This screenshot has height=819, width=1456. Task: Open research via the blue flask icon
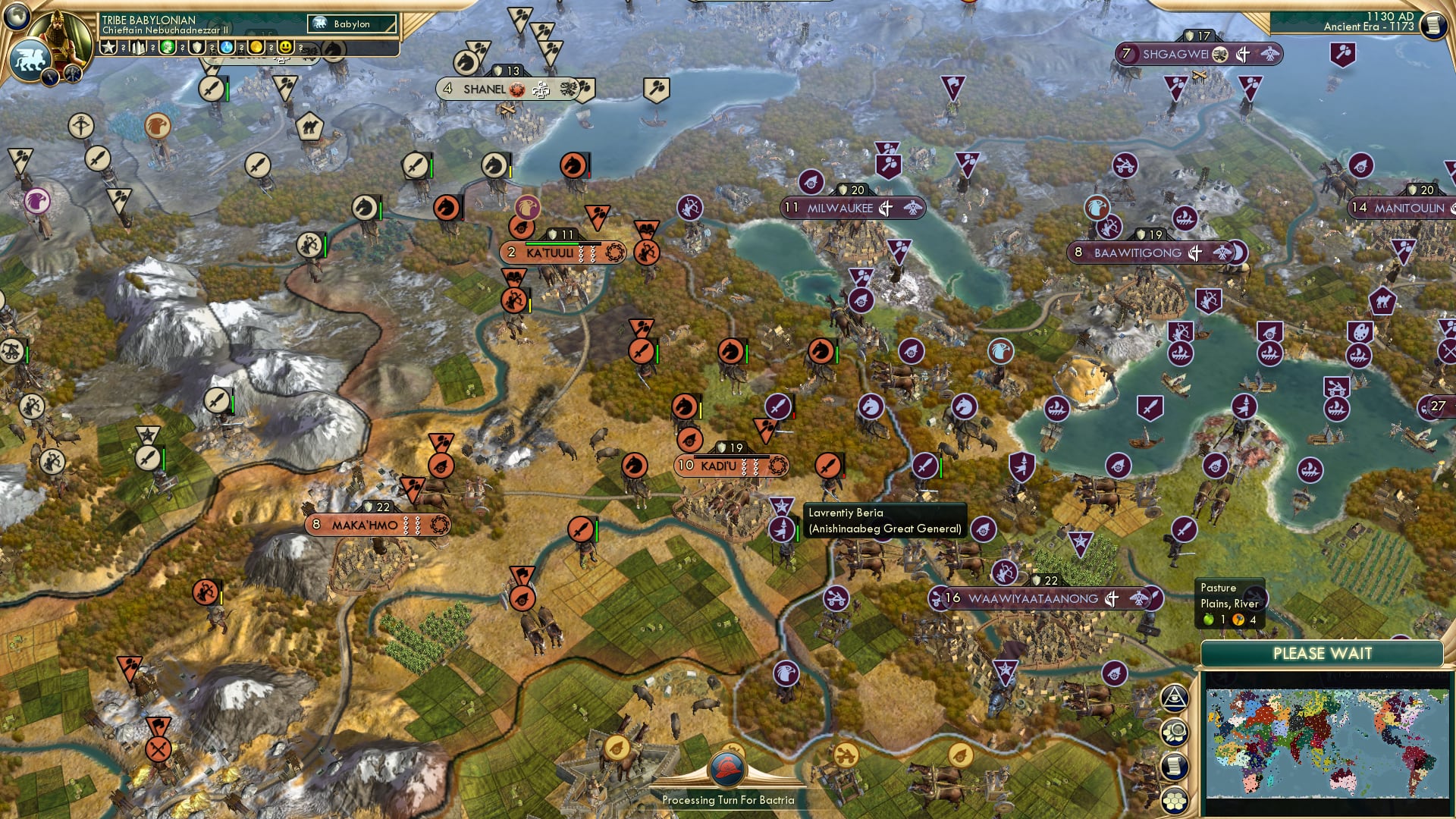(227, 48)
